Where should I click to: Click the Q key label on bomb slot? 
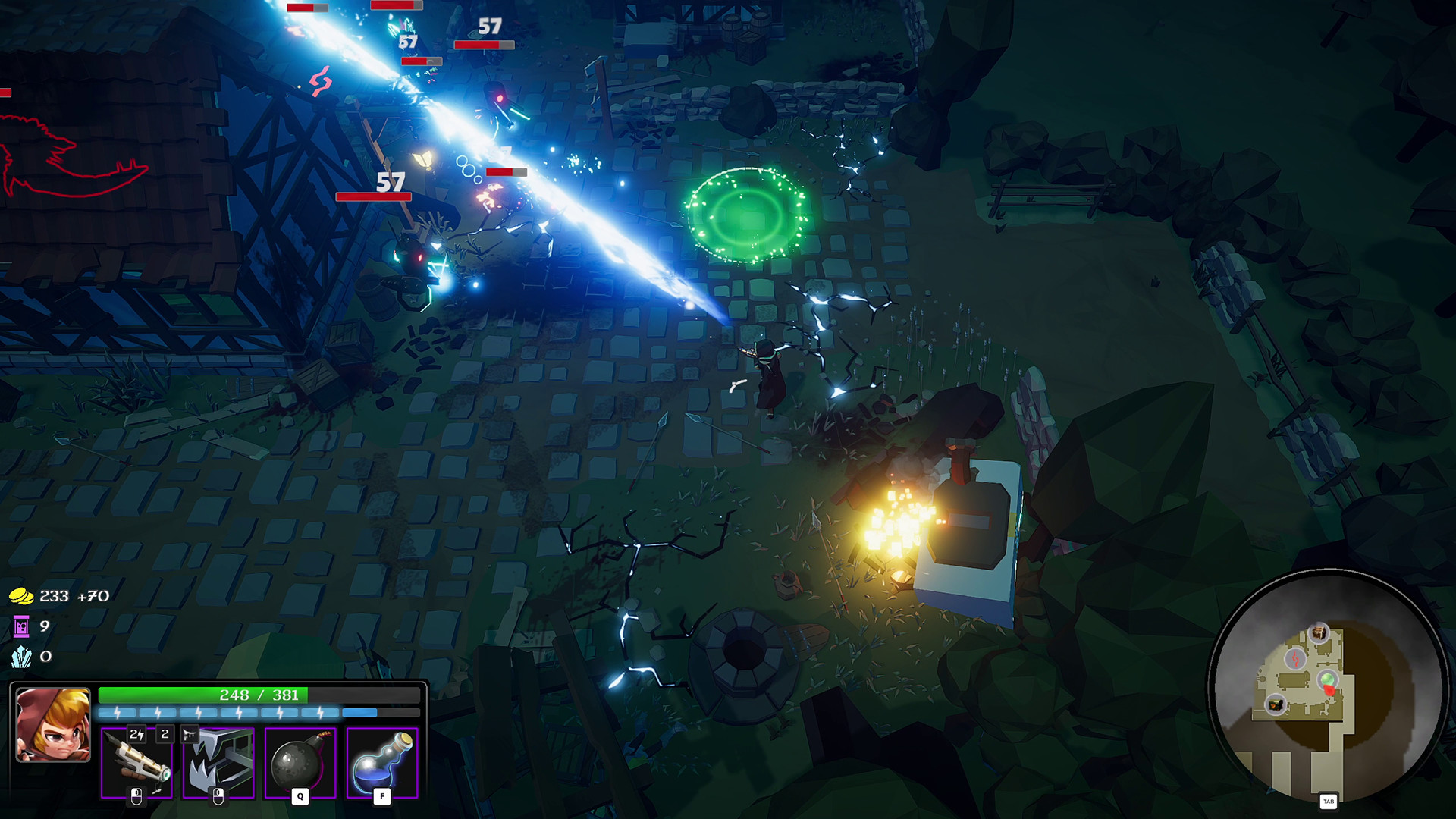click(x=299, y=797)
